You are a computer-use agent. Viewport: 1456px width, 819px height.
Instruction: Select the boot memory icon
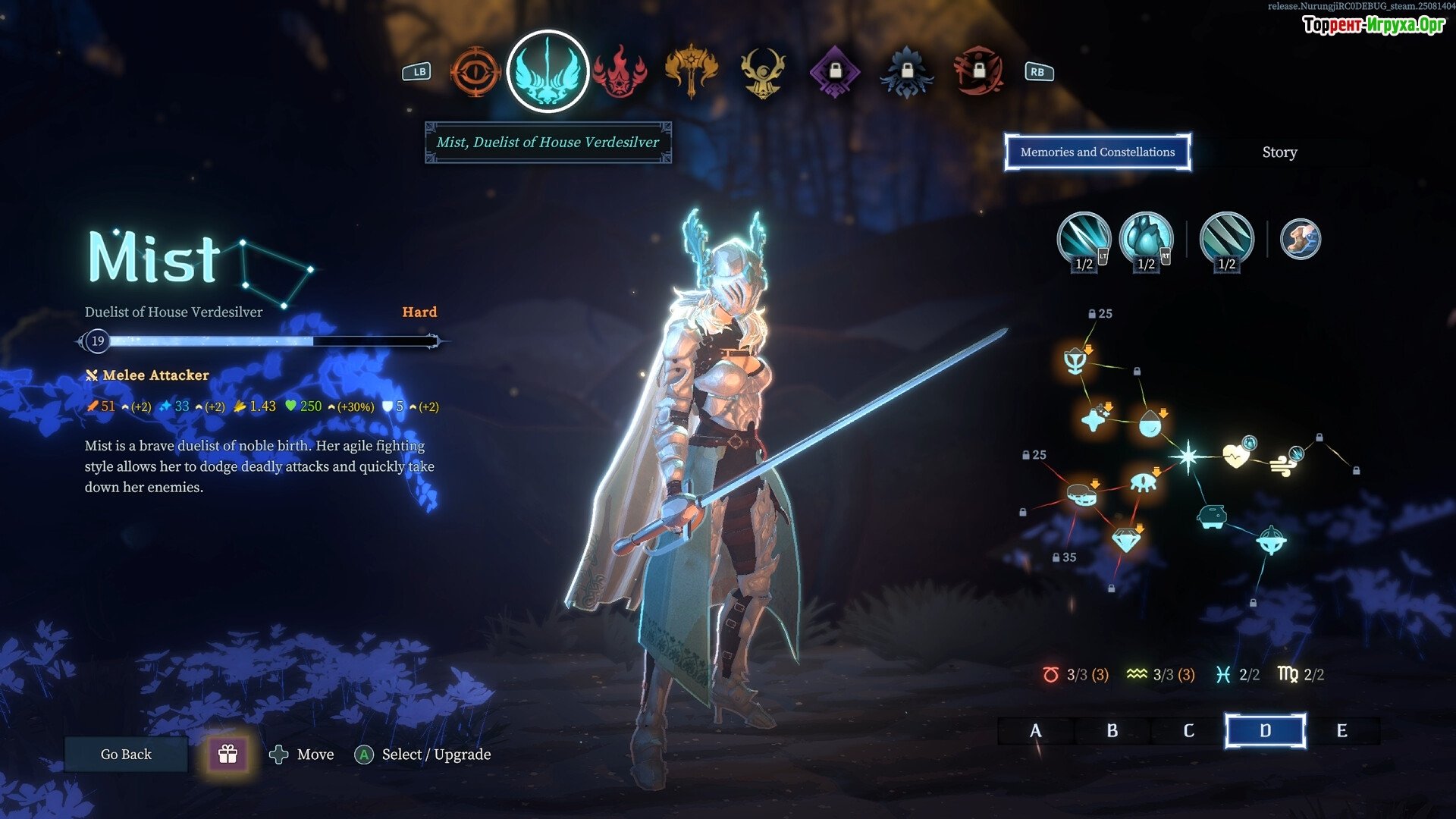[1301, 239]
